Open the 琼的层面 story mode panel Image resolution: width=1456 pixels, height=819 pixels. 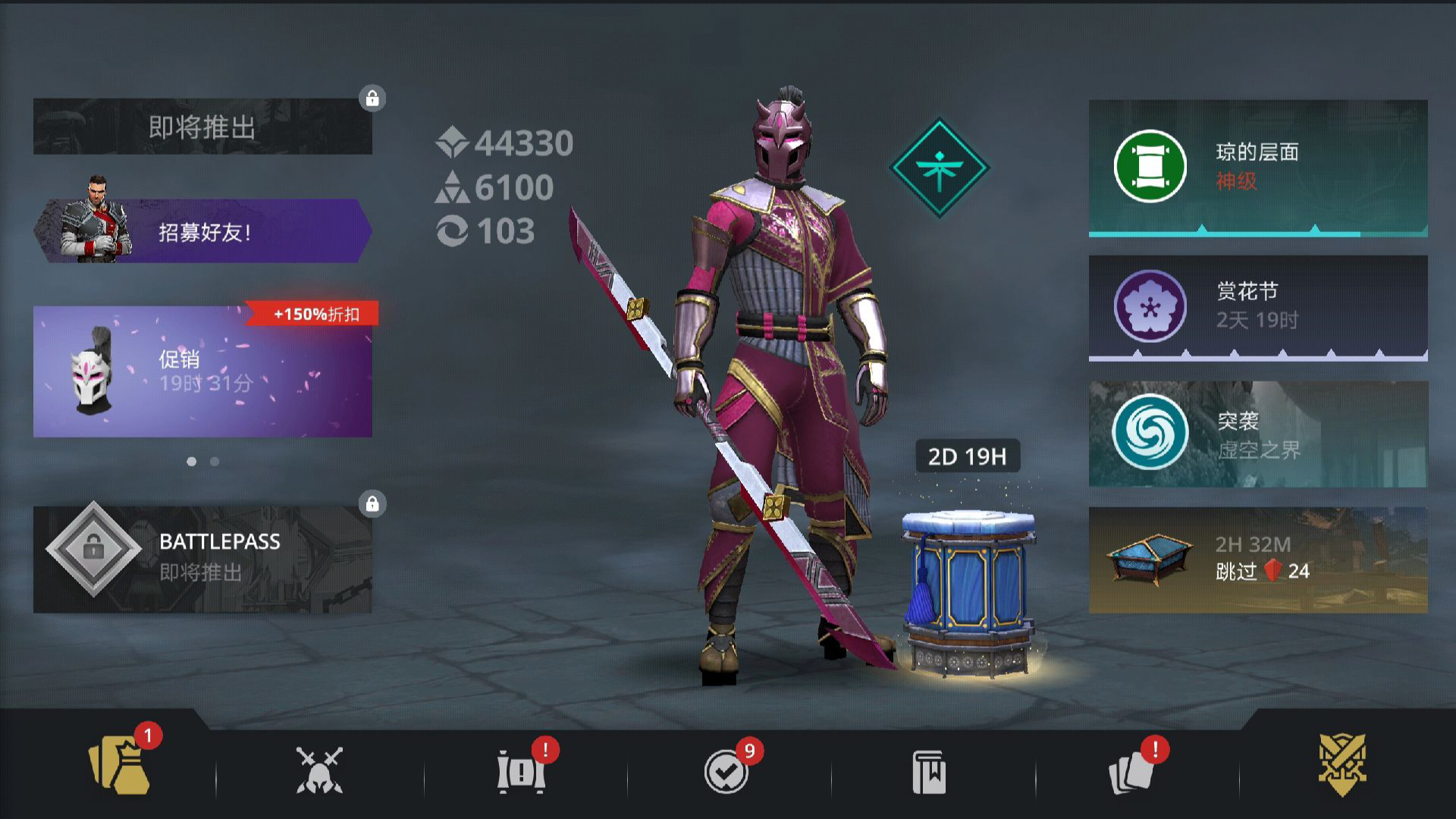pos(1257,168)
